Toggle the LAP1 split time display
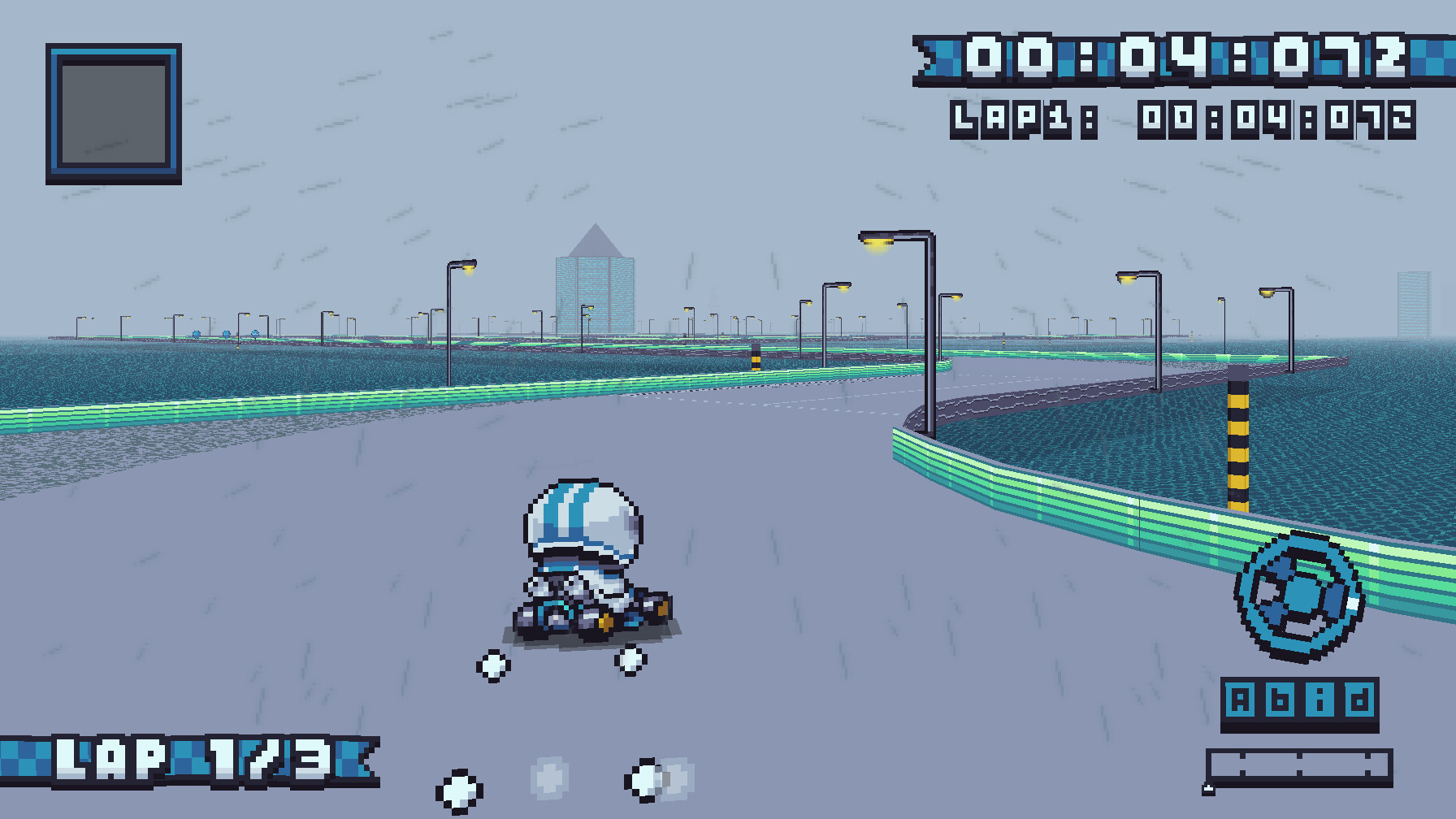 point(1272,118)
